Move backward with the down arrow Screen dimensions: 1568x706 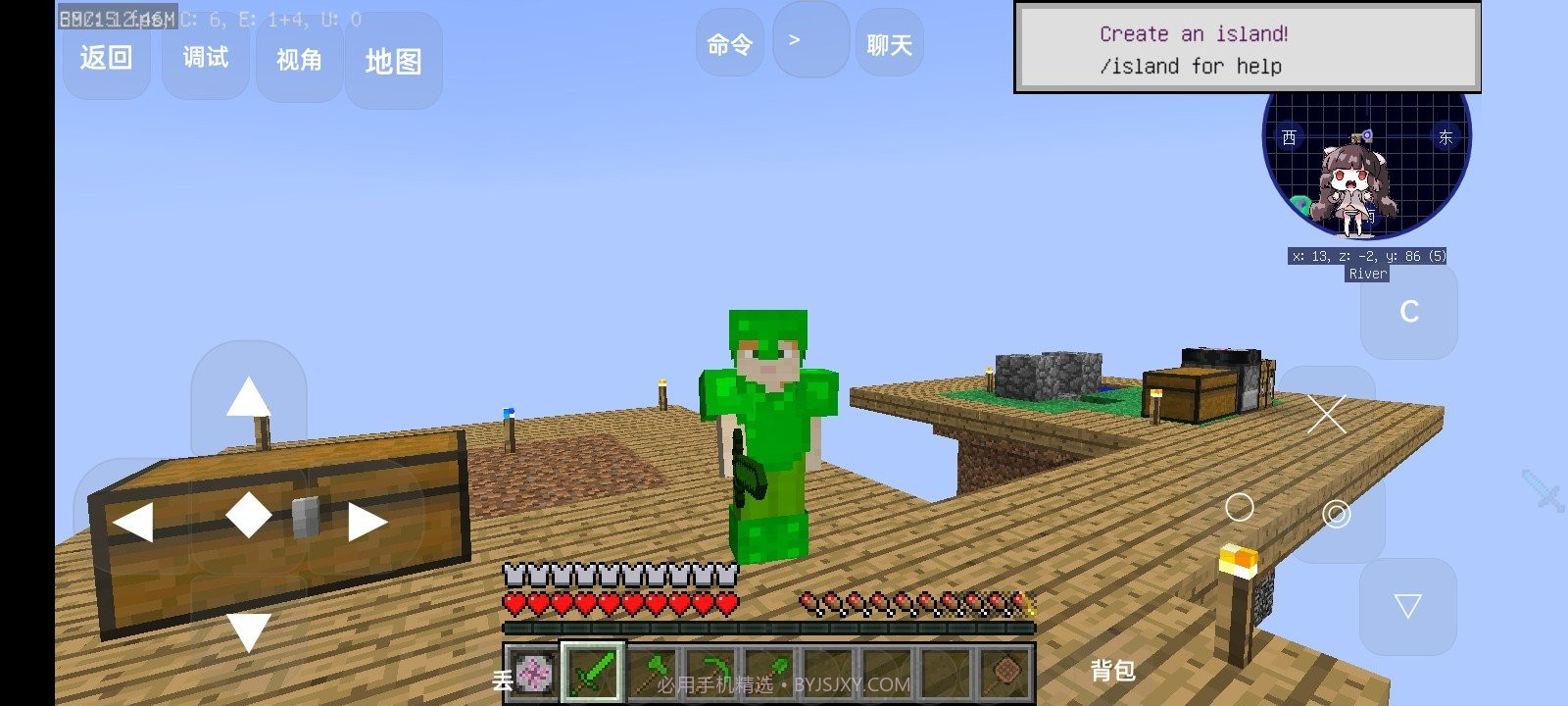pyautogui.click(x=248, y=630)
